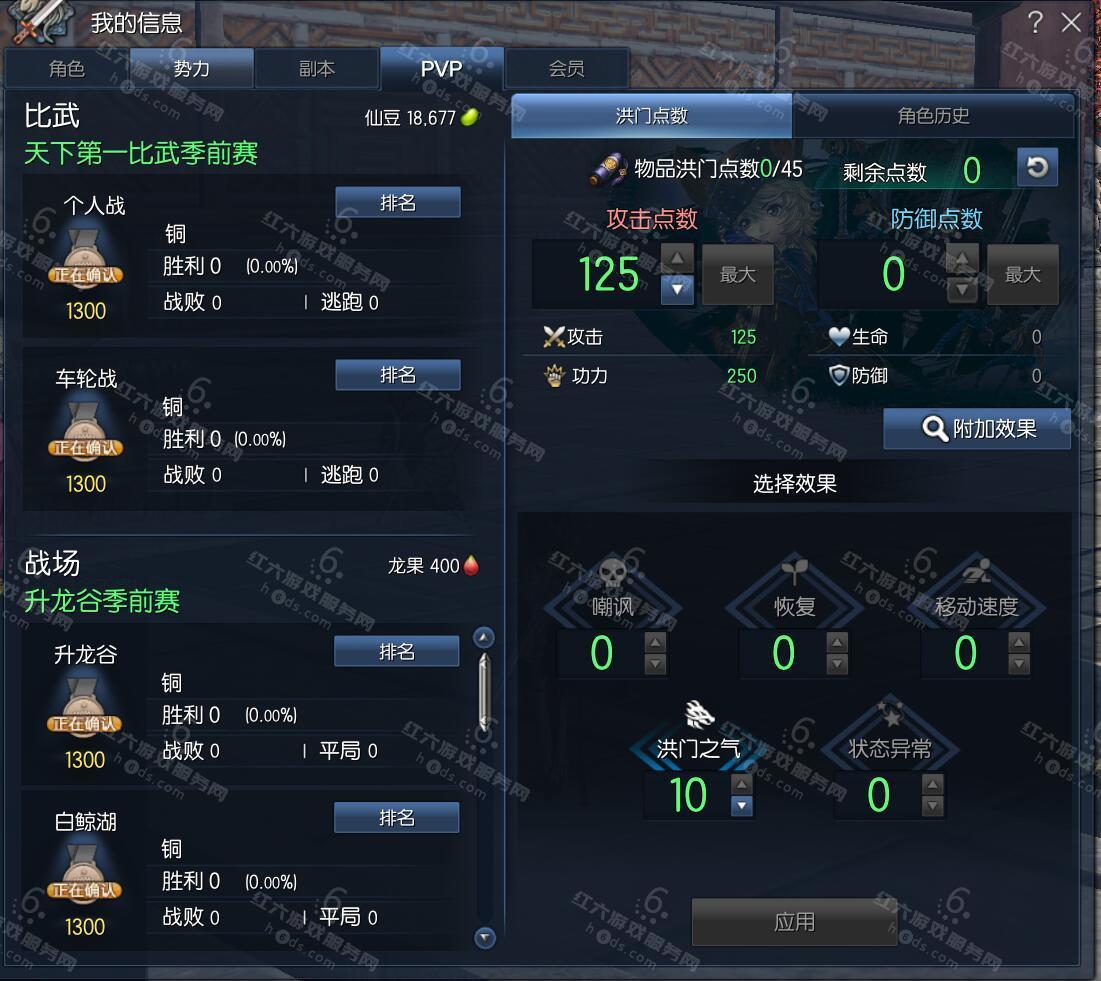Open the help question mark
The width and height of the screenshot is (1101, 981).
point(1036,22)
